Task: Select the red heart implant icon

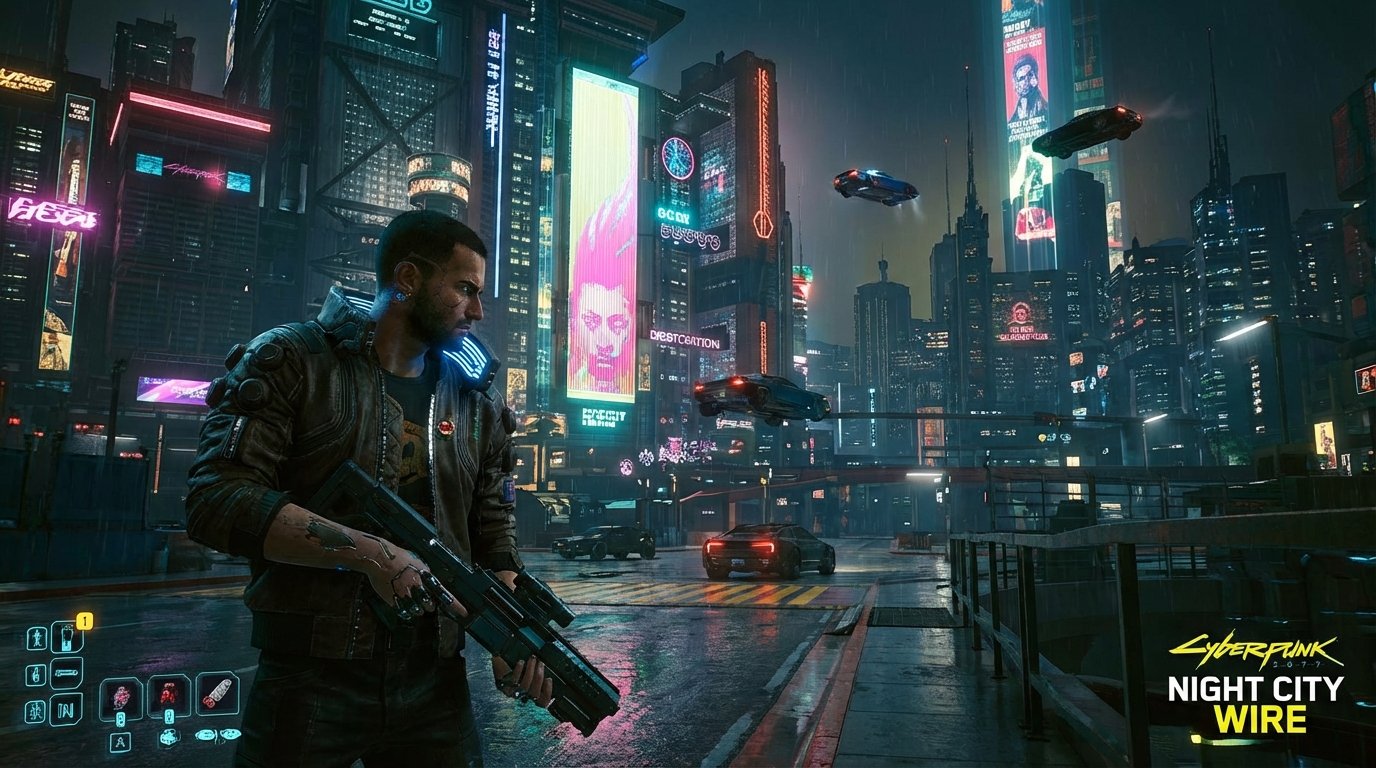Action: tap(168, 696)
